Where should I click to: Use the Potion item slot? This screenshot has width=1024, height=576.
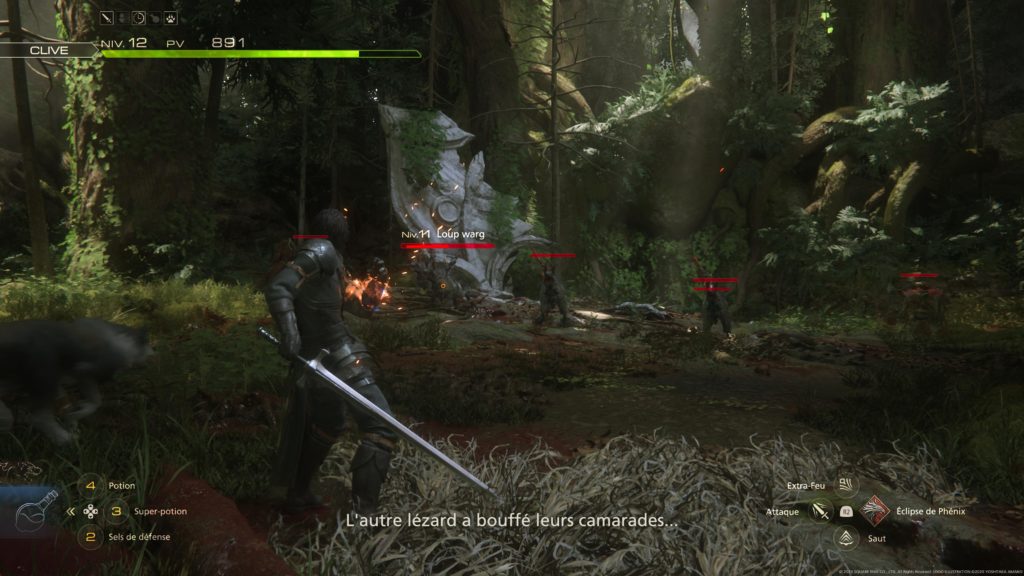click(x=91, y=486)
